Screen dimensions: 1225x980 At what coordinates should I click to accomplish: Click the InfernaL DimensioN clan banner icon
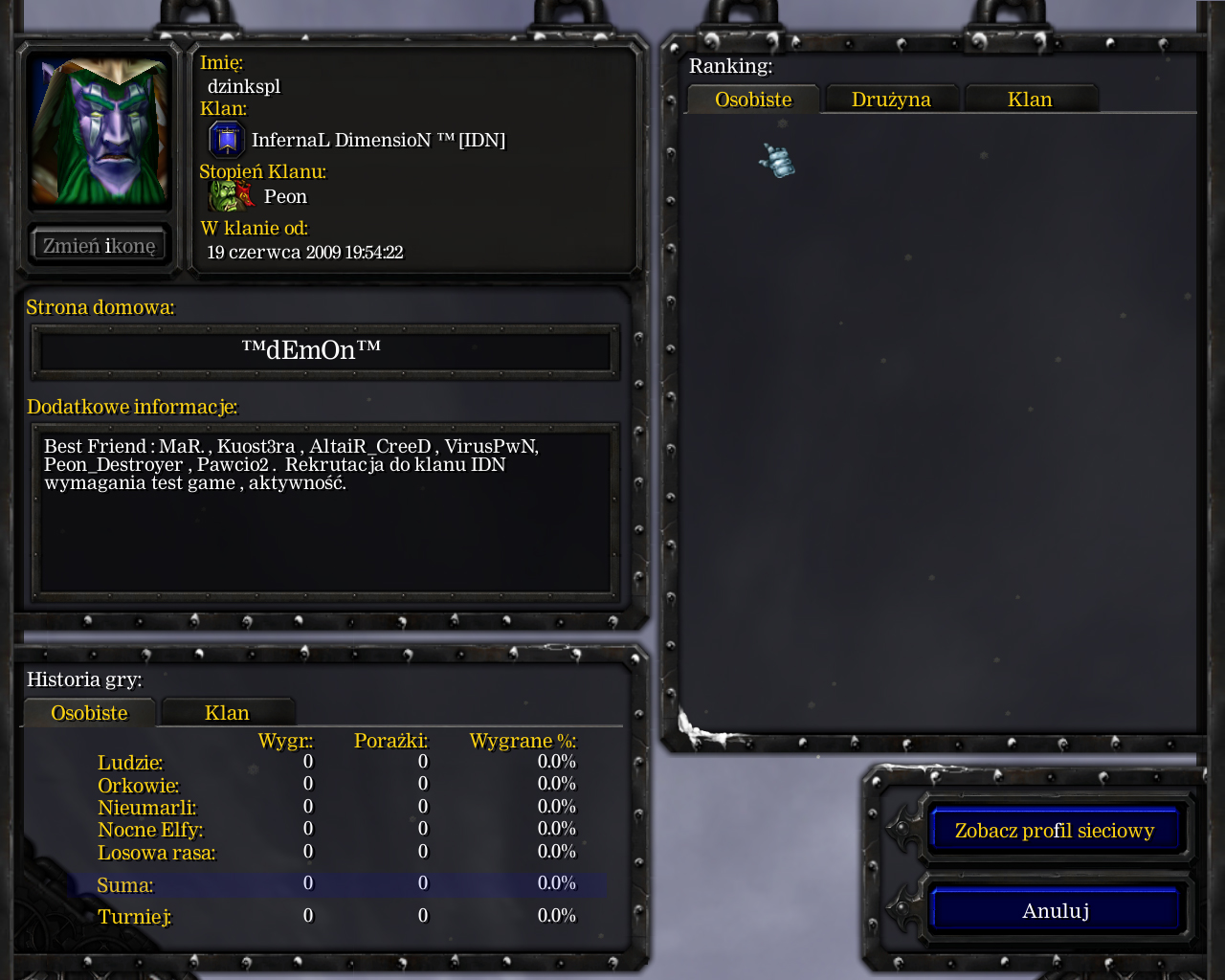click(227, 140)
